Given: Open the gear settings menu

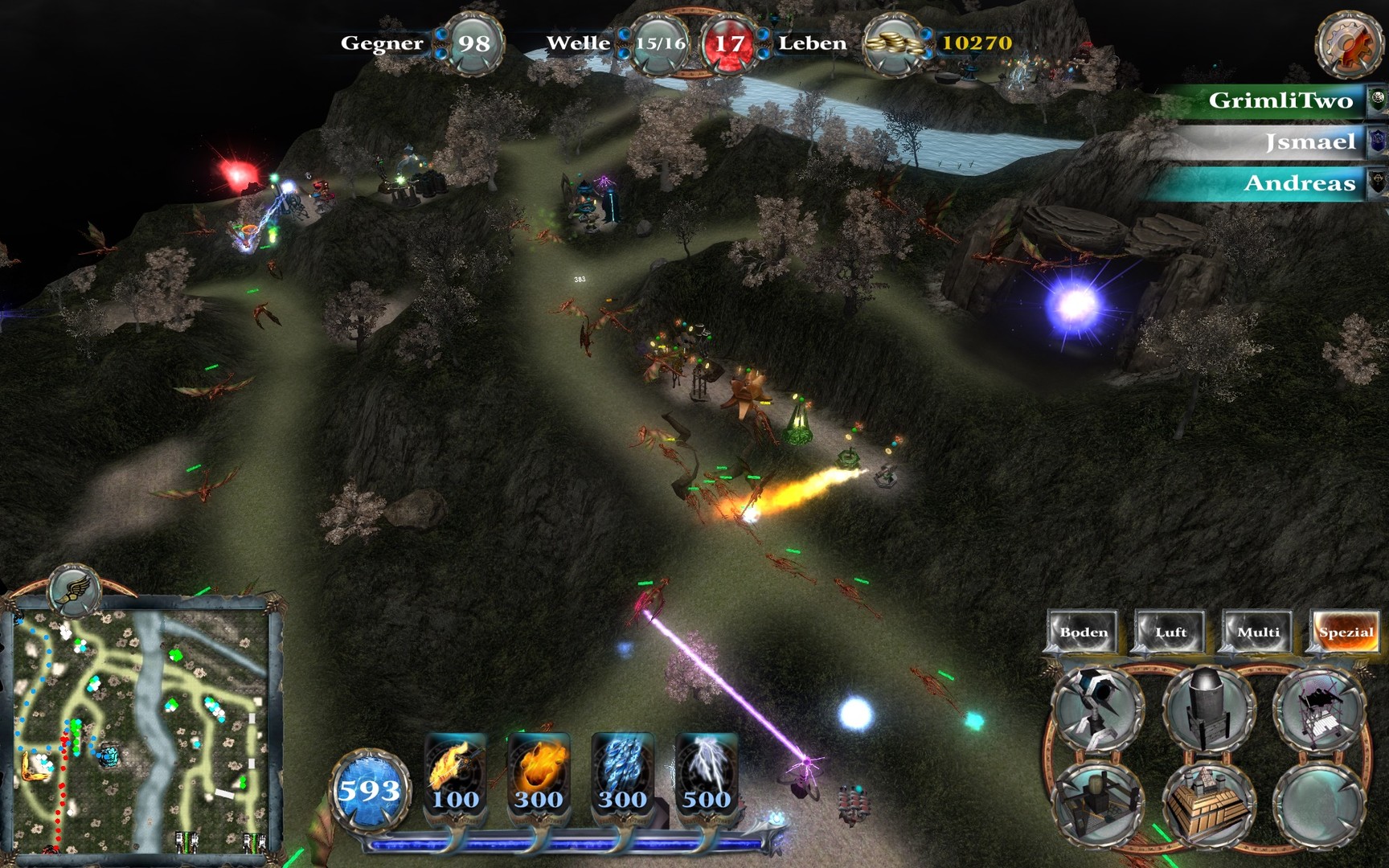Looking at the screenshot, I should point(1347,45).
